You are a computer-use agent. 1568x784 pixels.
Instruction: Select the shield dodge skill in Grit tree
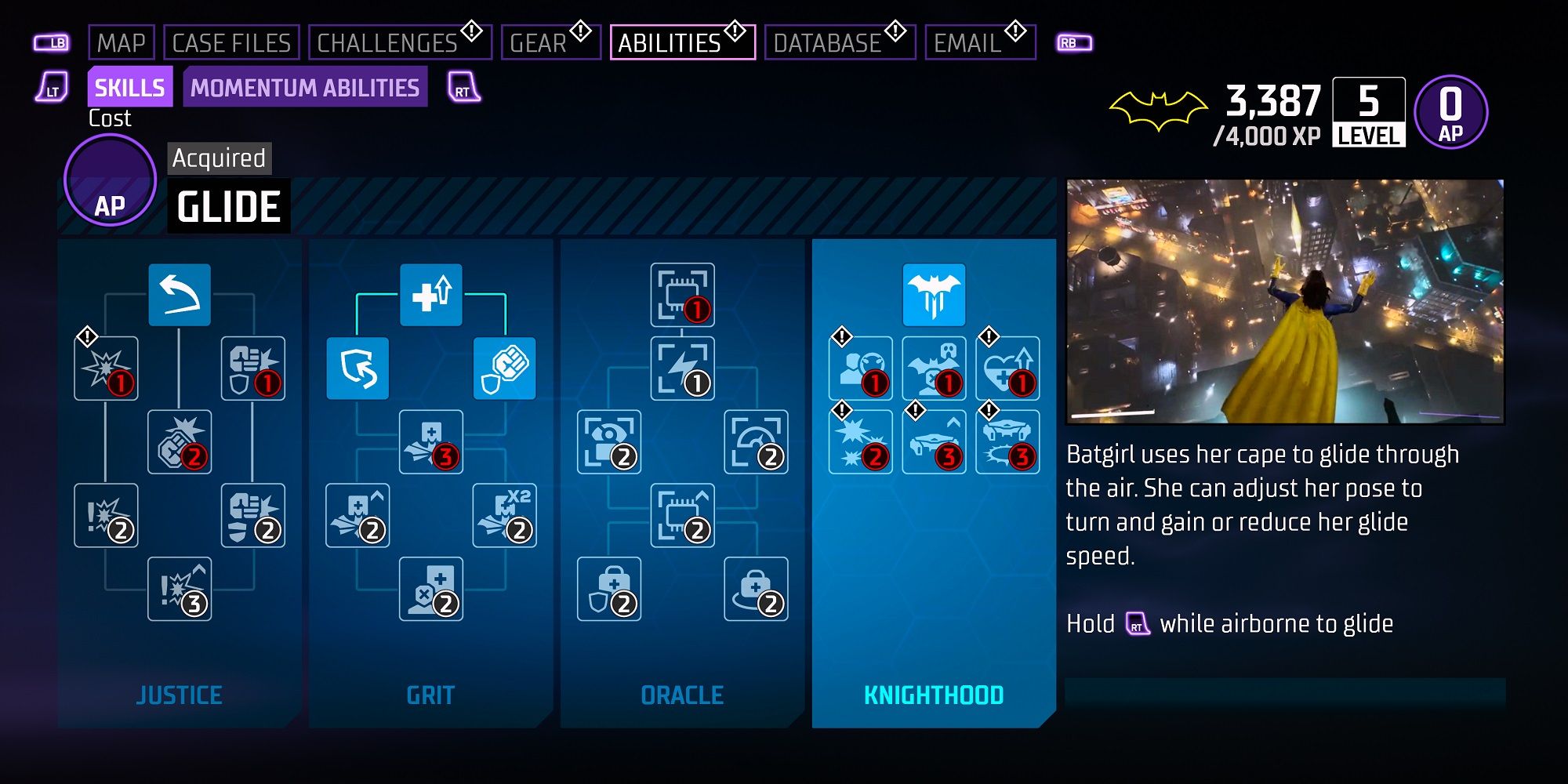tap(359, 368)
